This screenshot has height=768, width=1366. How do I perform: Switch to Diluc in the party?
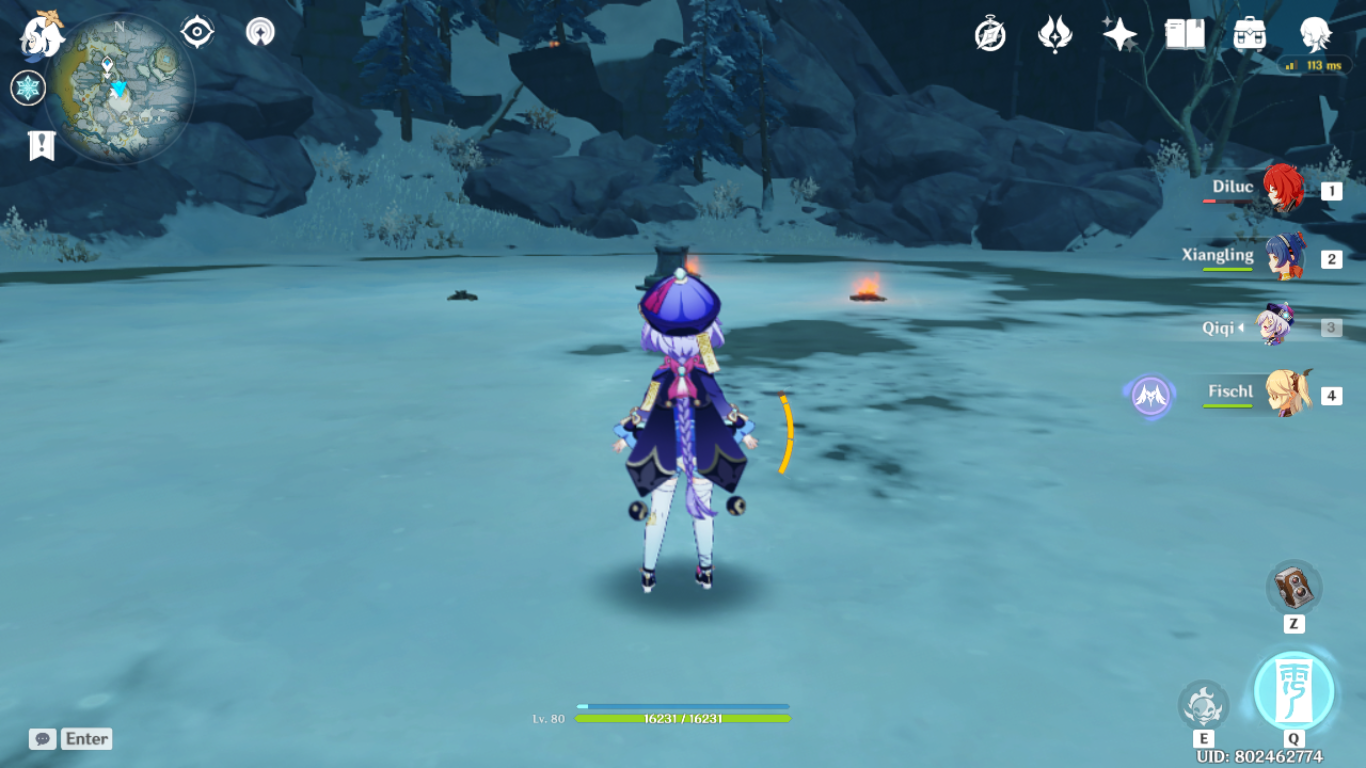[1281, 190]
